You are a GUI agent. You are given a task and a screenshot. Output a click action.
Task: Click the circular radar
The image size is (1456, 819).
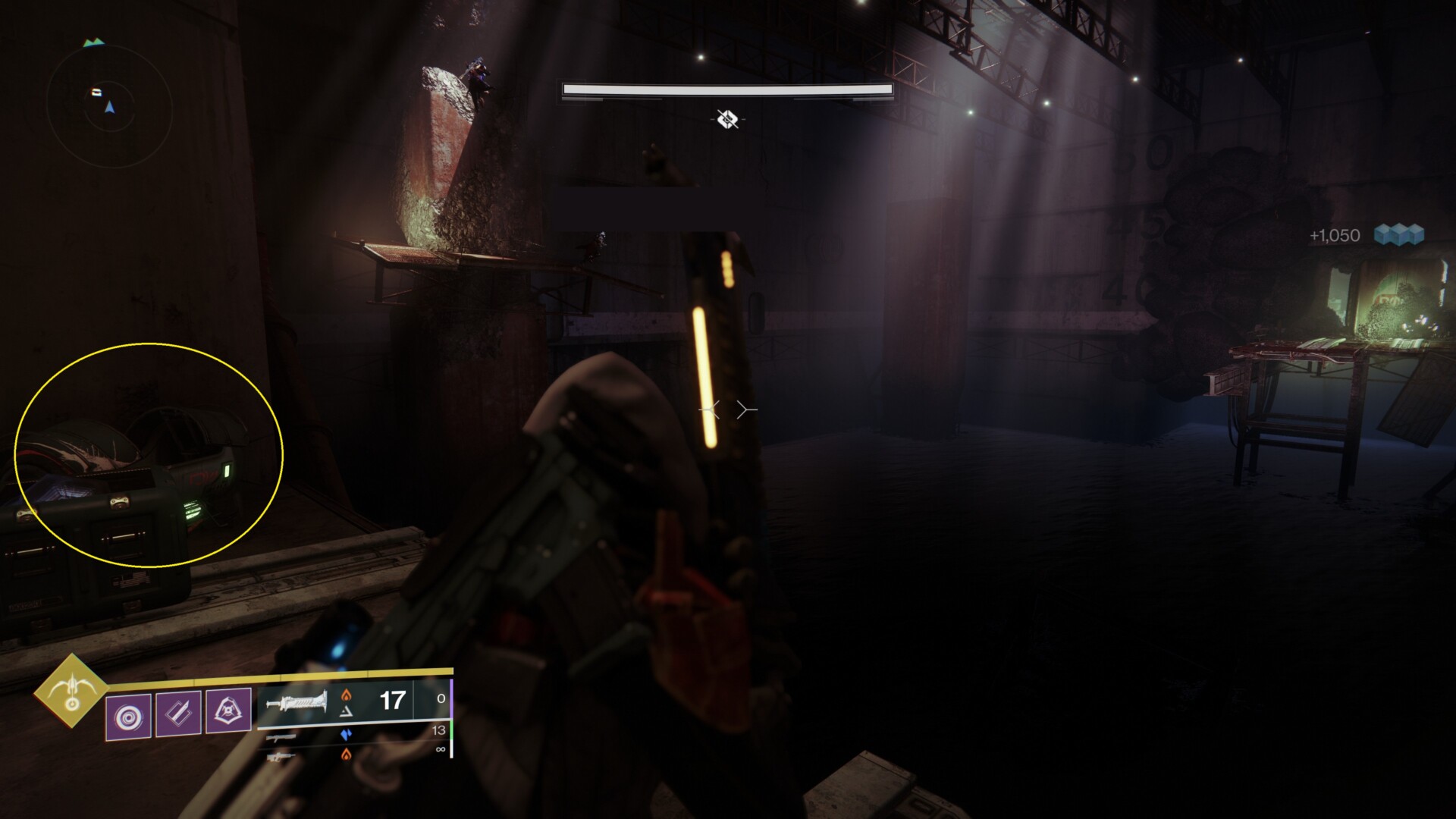tap(109, 108)
